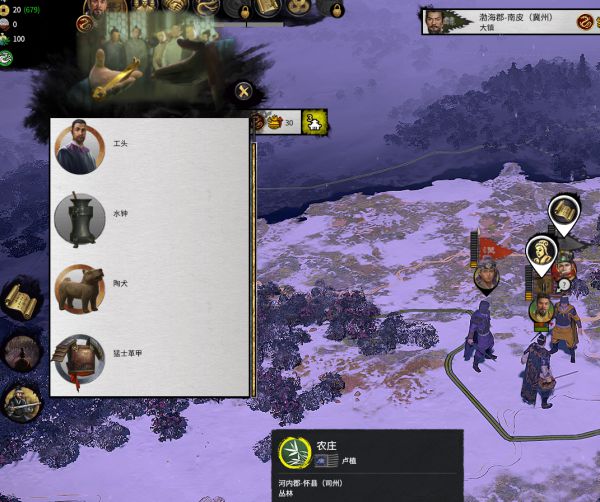
Task: Open the scroll icon on left sidebar
Action: click(x=20, y=298)
